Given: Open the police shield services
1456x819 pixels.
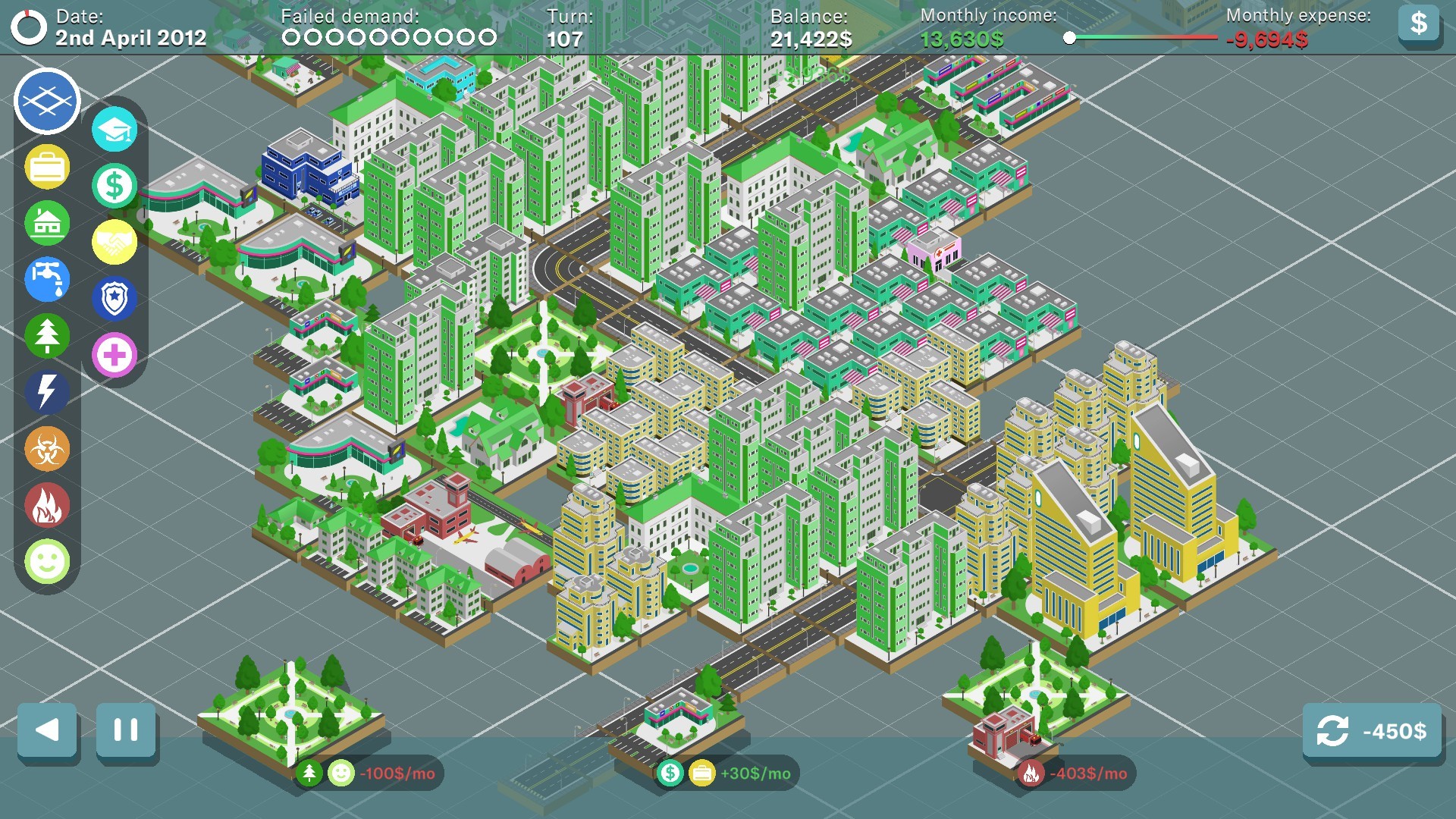Looking at the screenshot, I should point(114,297).
